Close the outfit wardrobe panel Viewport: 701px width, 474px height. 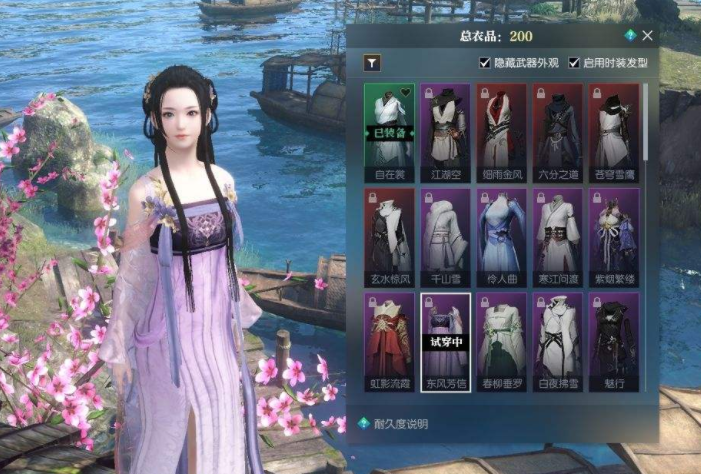click(x=648, y=35)
